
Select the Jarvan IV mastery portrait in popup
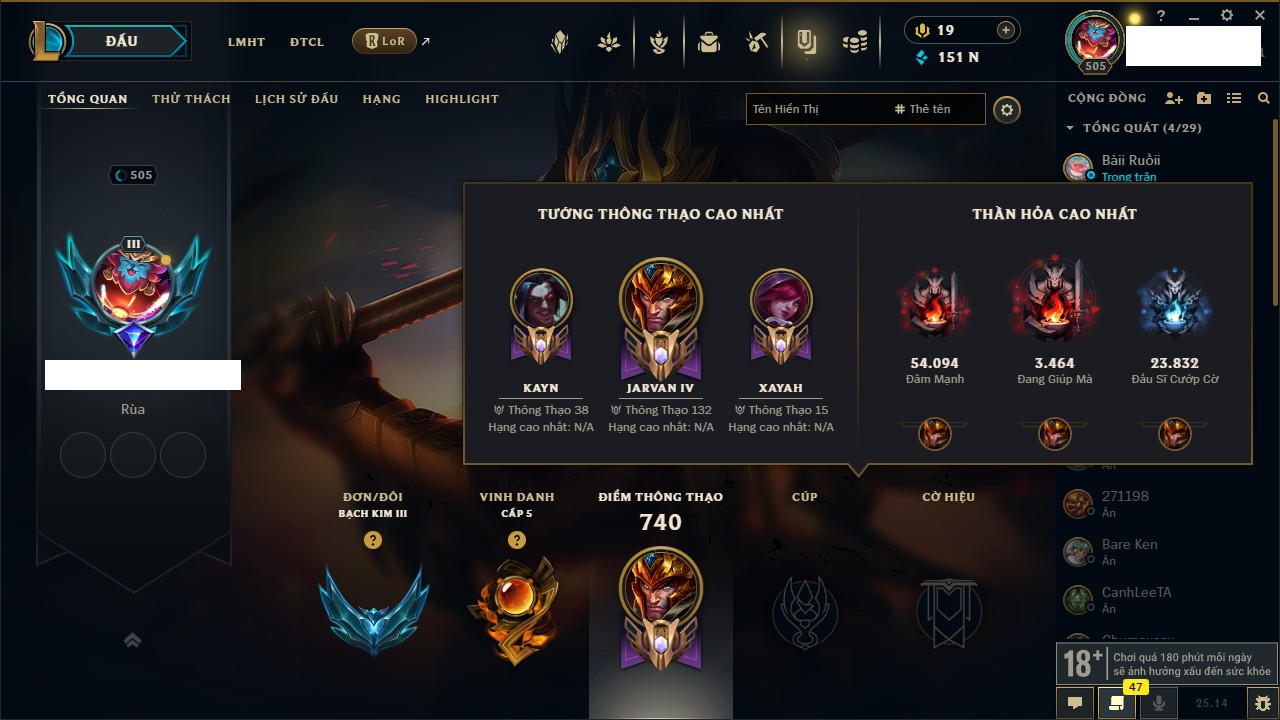click(660, 300)
